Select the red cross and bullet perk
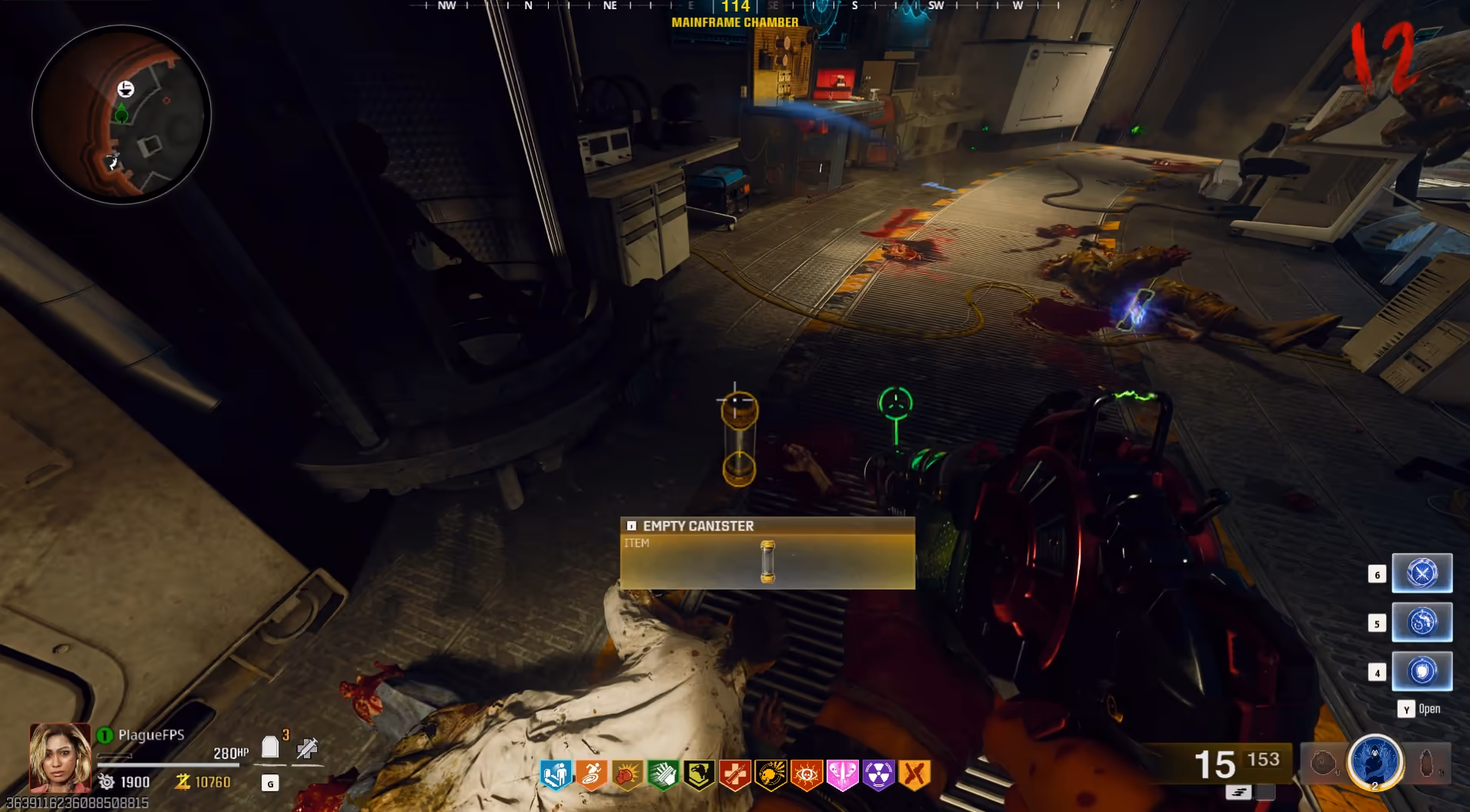The image size is (1470, 812). coord(735,775)
